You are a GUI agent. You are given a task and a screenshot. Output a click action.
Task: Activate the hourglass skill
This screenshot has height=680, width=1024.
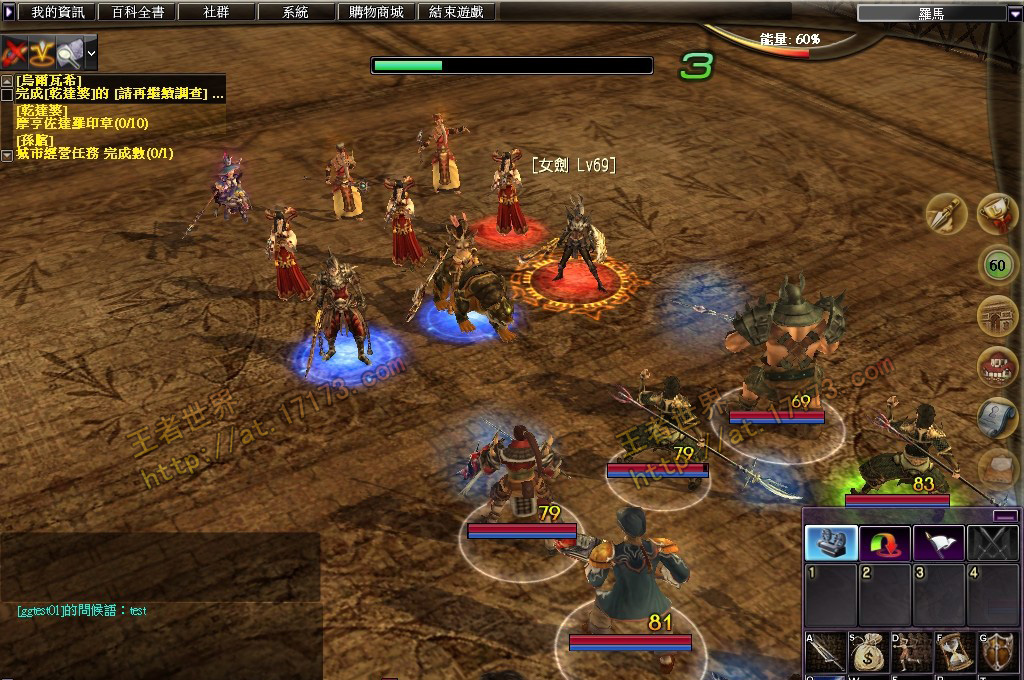954,652
